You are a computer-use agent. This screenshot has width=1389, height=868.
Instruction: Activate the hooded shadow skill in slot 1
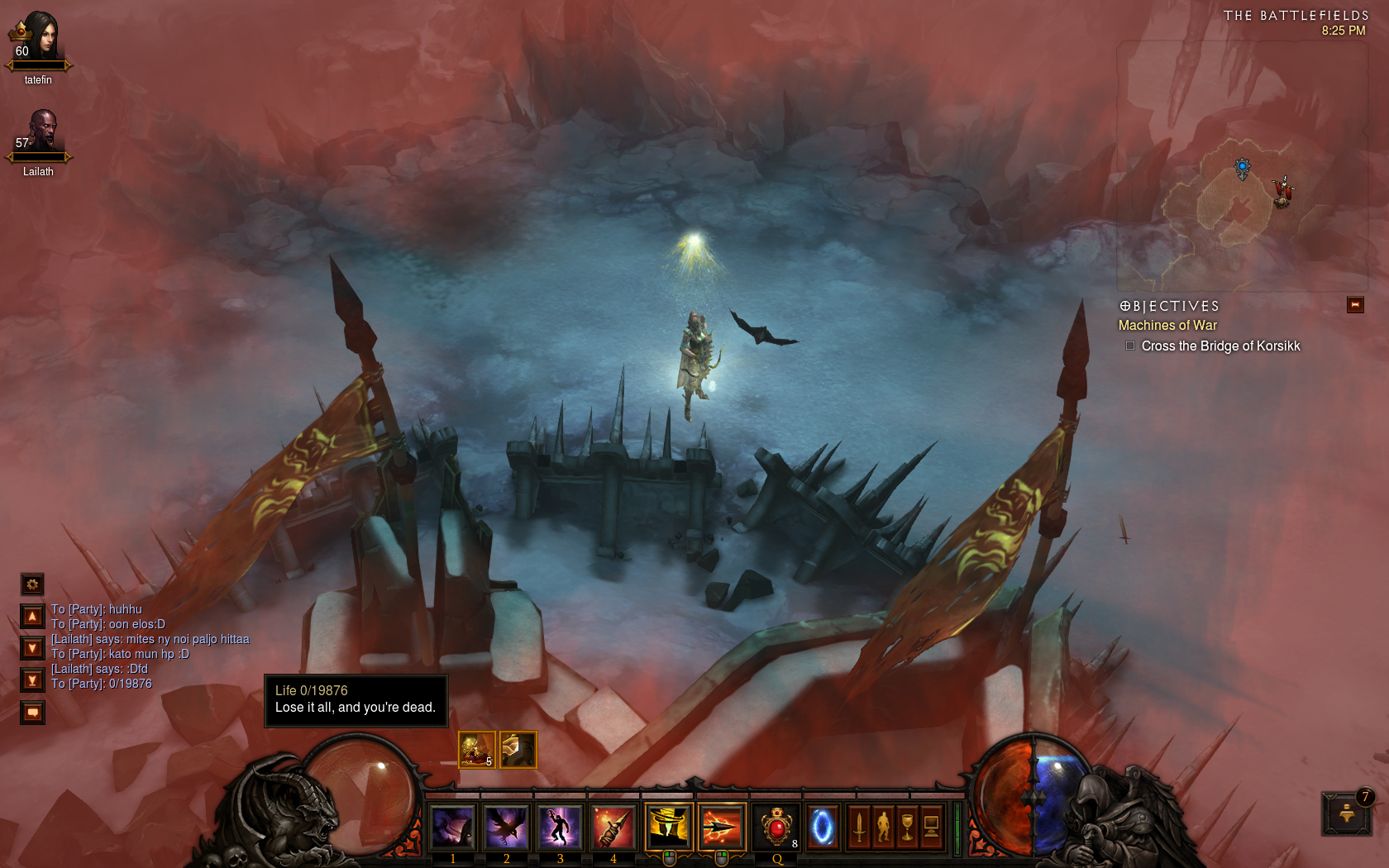(453, 827)
